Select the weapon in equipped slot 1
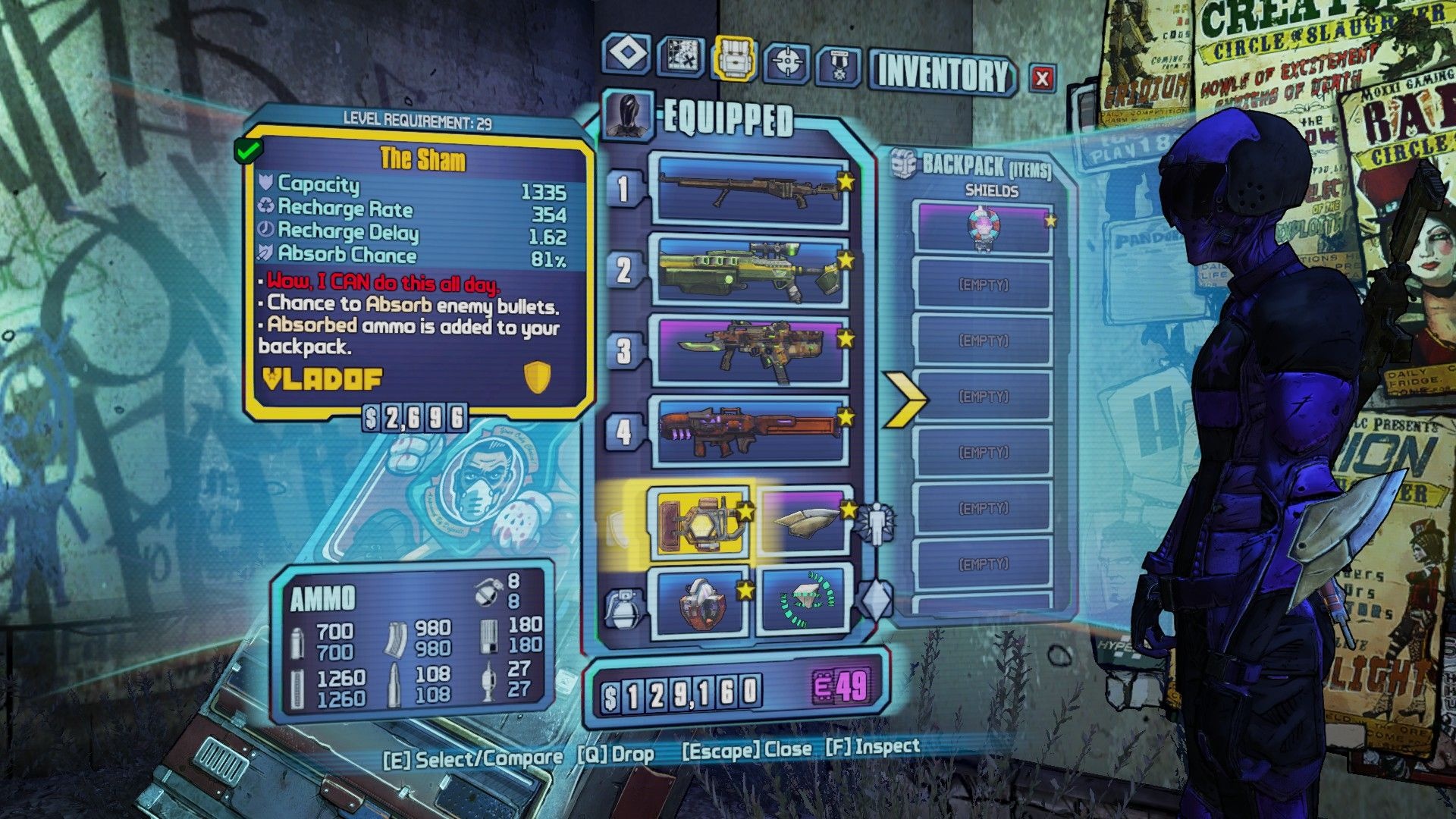 751,191
